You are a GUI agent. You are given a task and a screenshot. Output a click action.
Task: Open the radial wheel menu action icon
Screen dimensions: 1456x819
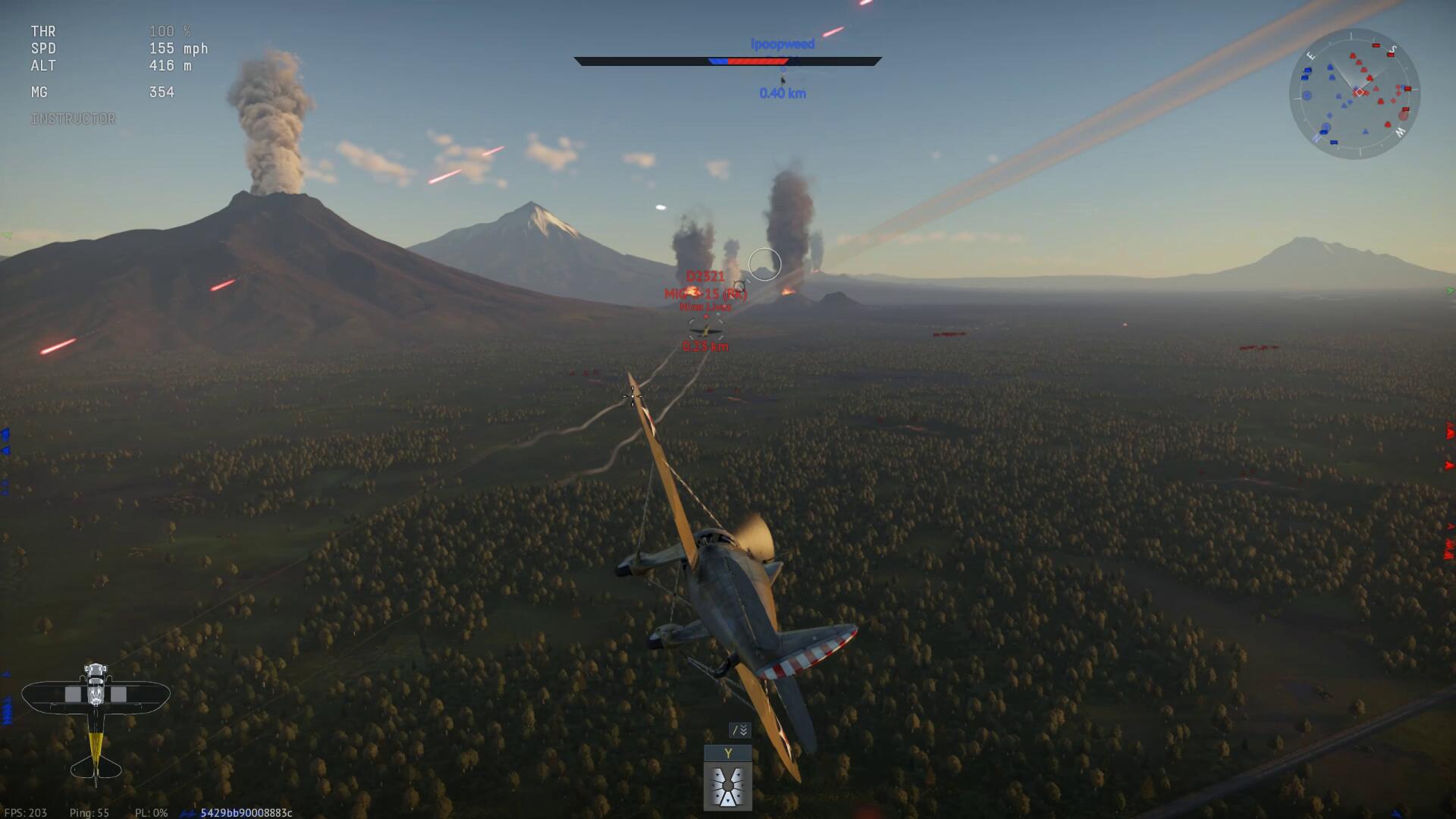tap(728, 786)
